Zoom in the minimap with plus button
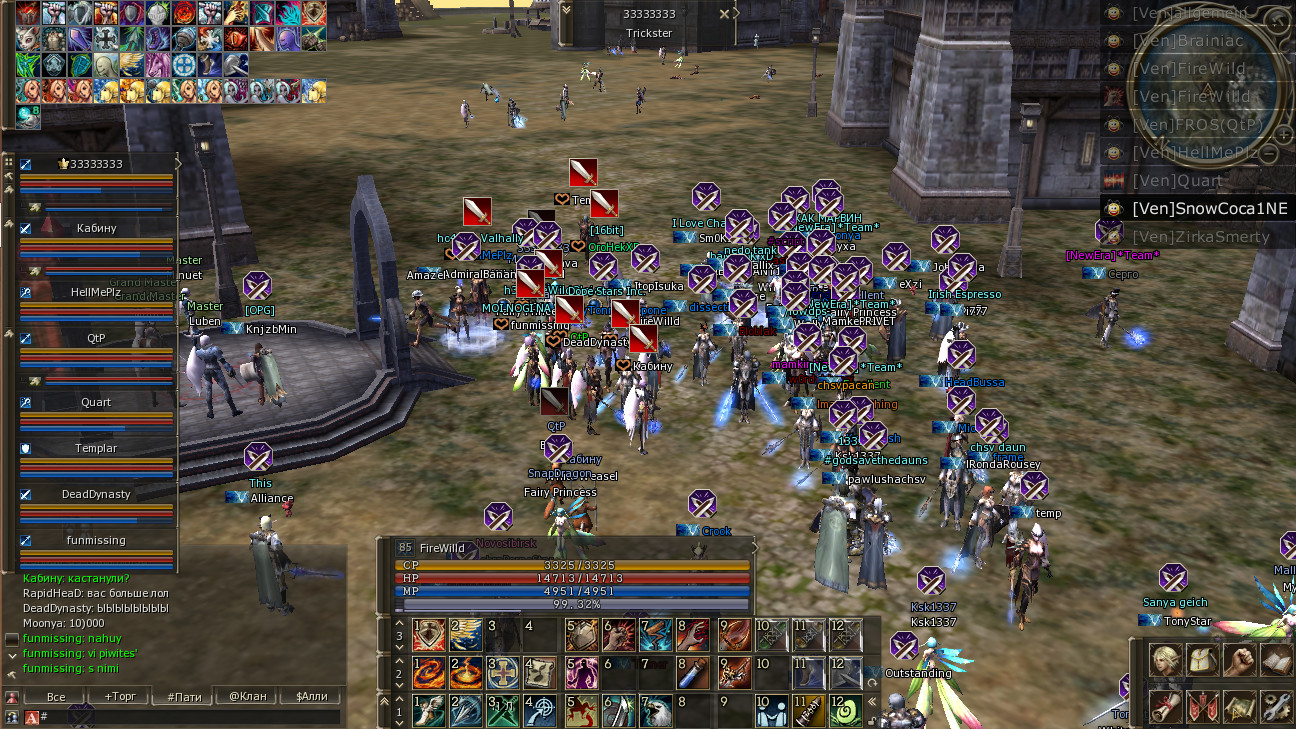Image resolution: width=1296 pixels, height=729 pixels. (1284, 131)
